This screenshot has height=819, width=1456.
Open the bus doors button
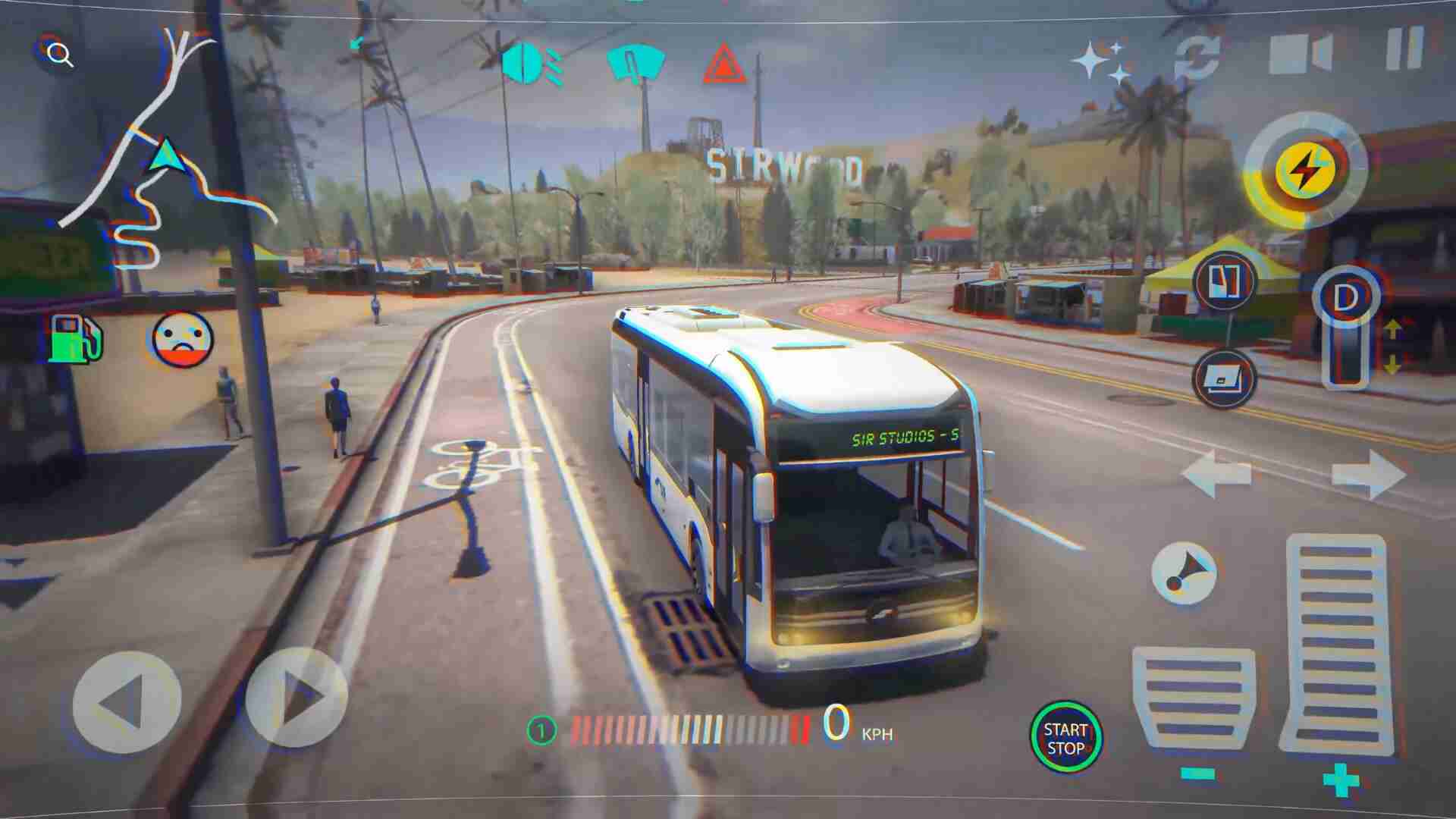[1224, 281]
